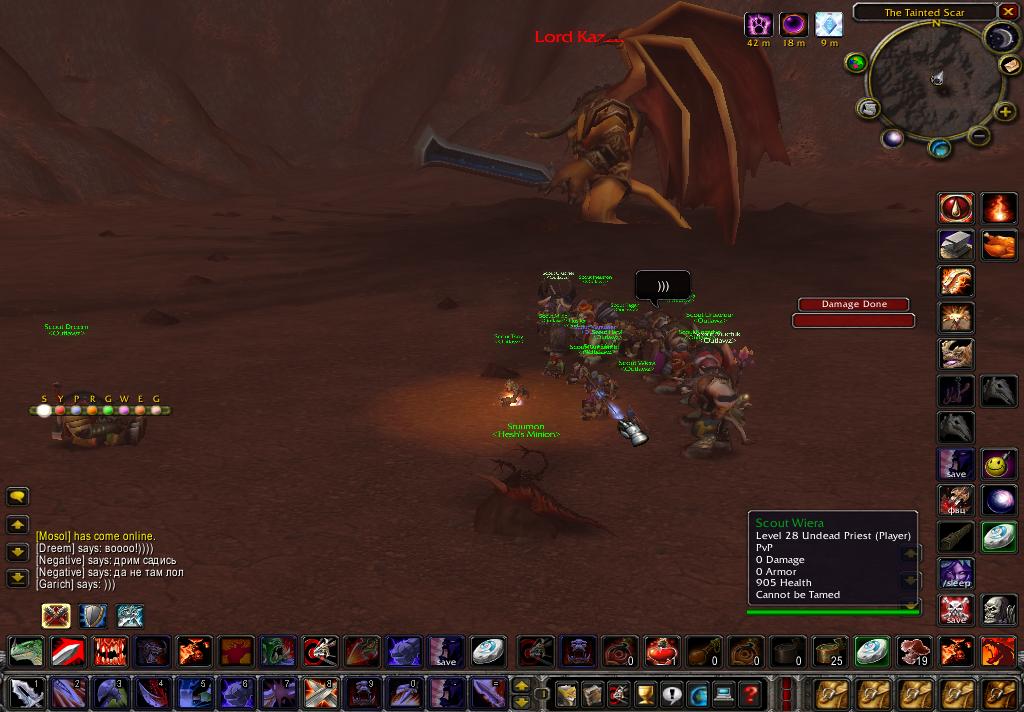This screenshot has width=1024, height=712.
Task: Open the gold trophy micro menu button
Action: (x=645, y=693)
